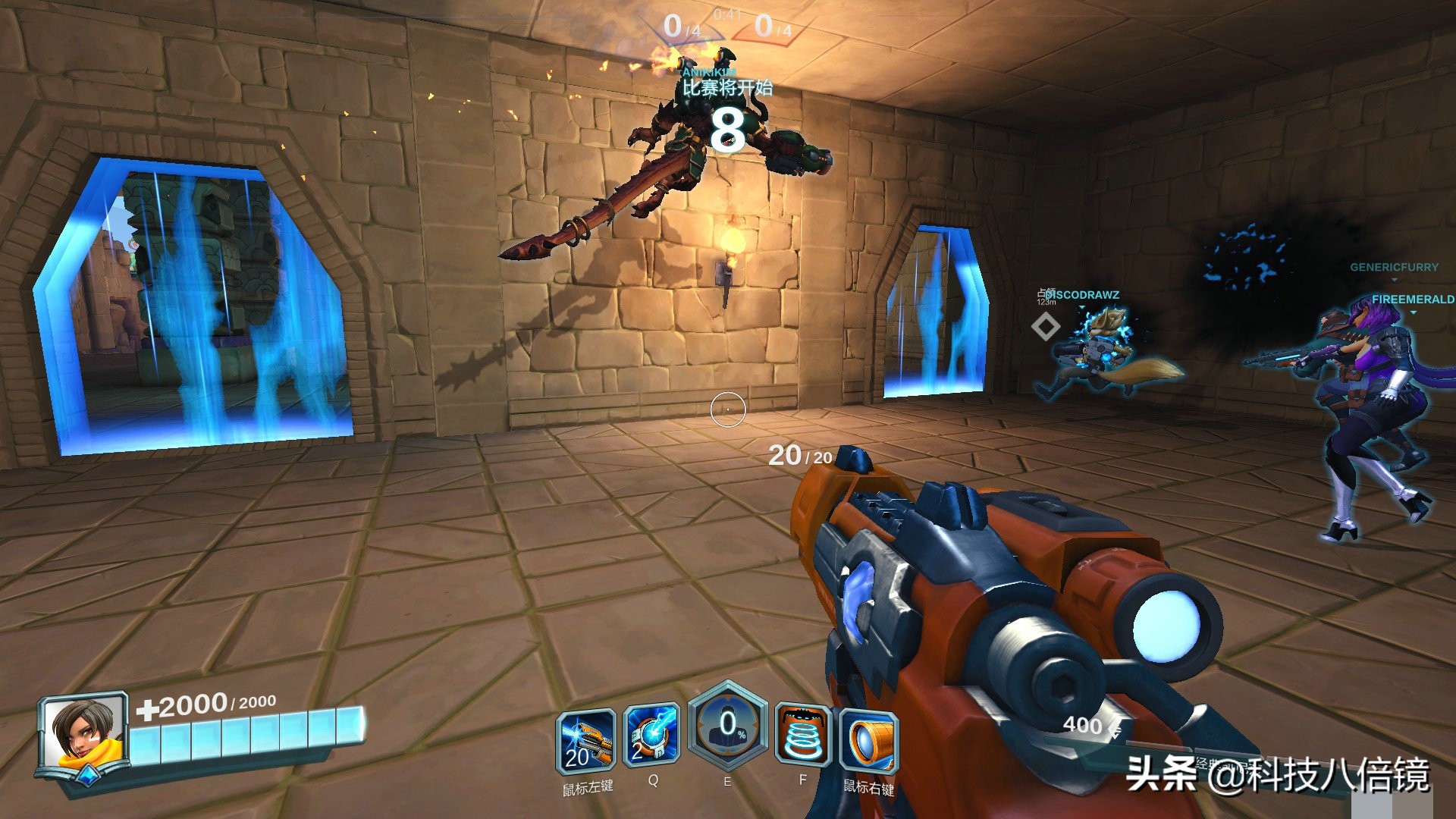This screenshot has height=819, width=1456.
Task: Use the spring coil jump ability
Action: pyautogui.click(x=803, y=736)
